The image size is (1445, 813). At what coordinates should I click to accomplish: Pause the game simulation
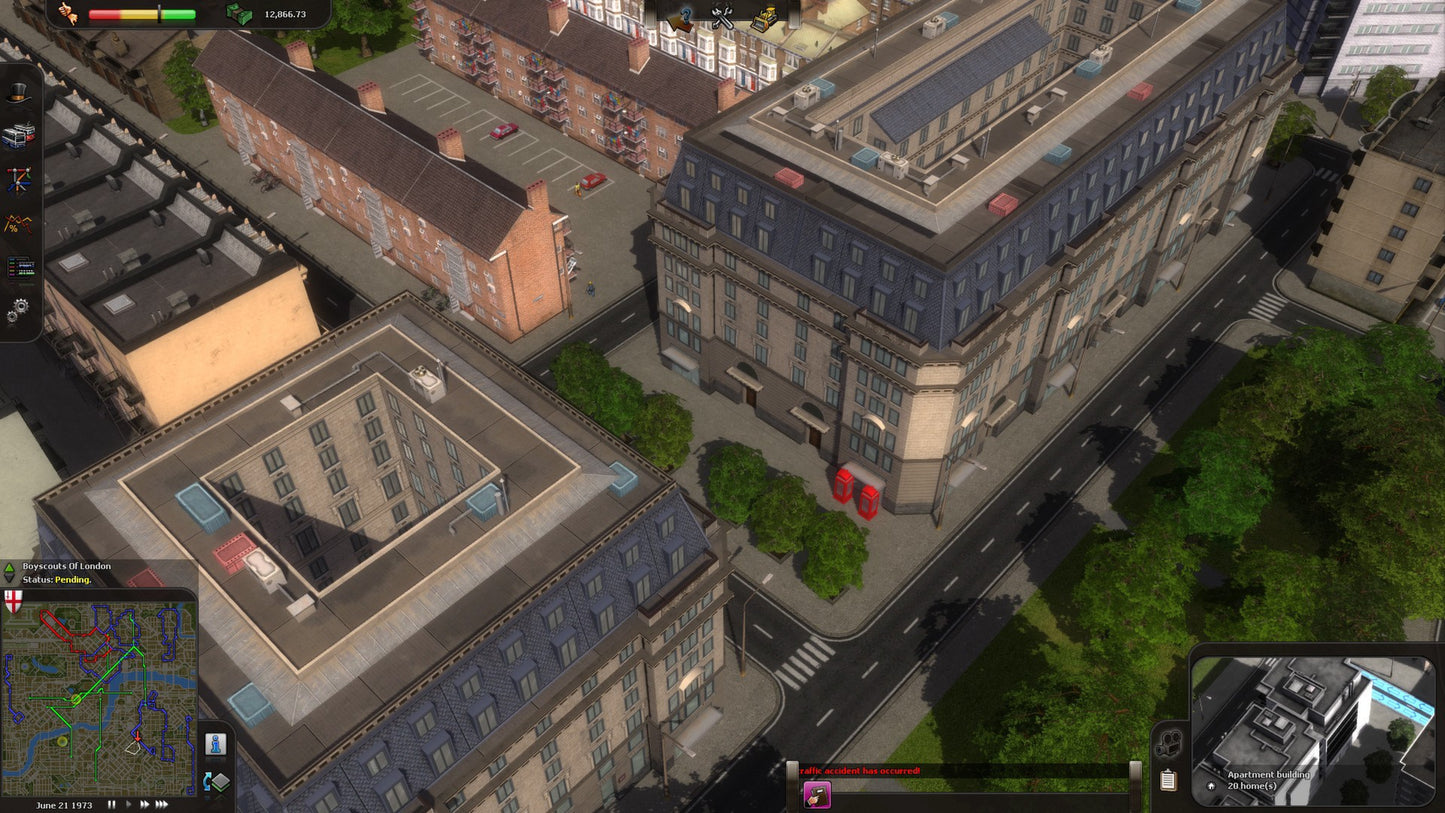111,804
